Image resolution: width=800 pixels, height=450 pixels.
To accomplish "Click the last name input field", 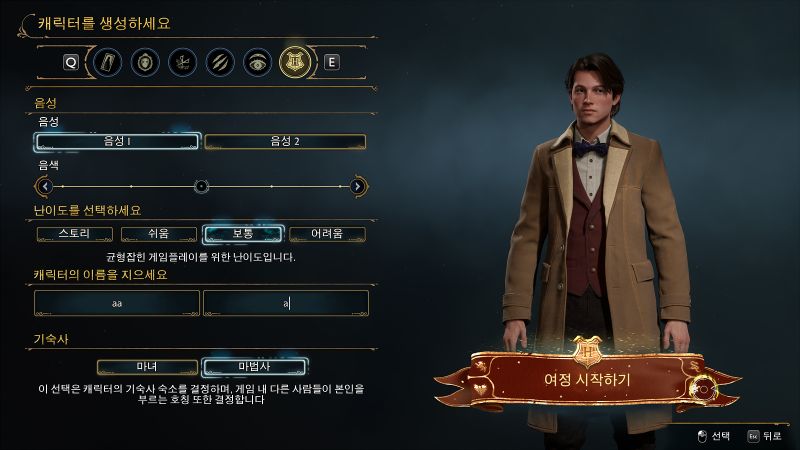I will coord(285,302).
